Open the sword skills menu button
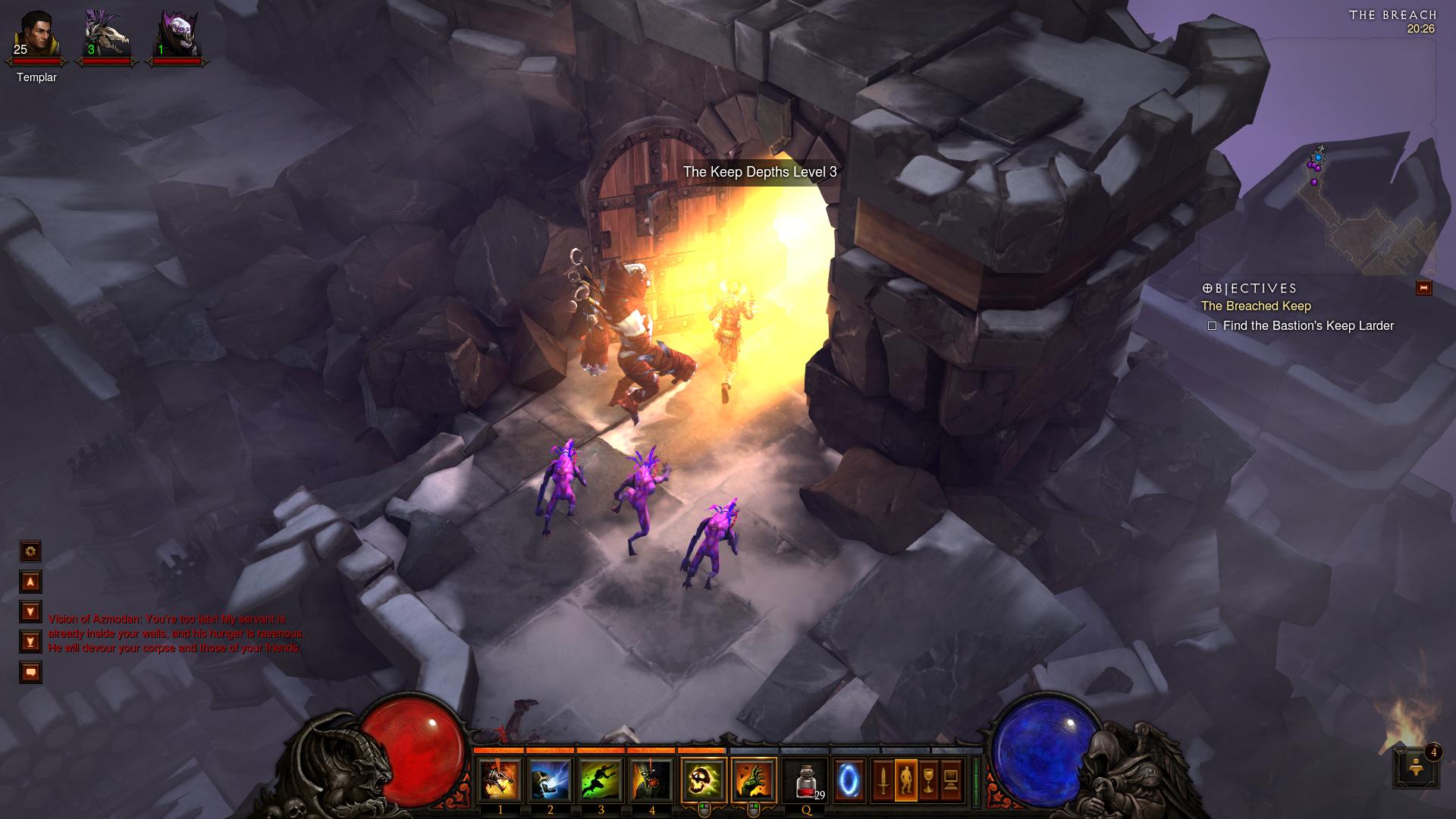1456x819 pixels. pos(883,780)
